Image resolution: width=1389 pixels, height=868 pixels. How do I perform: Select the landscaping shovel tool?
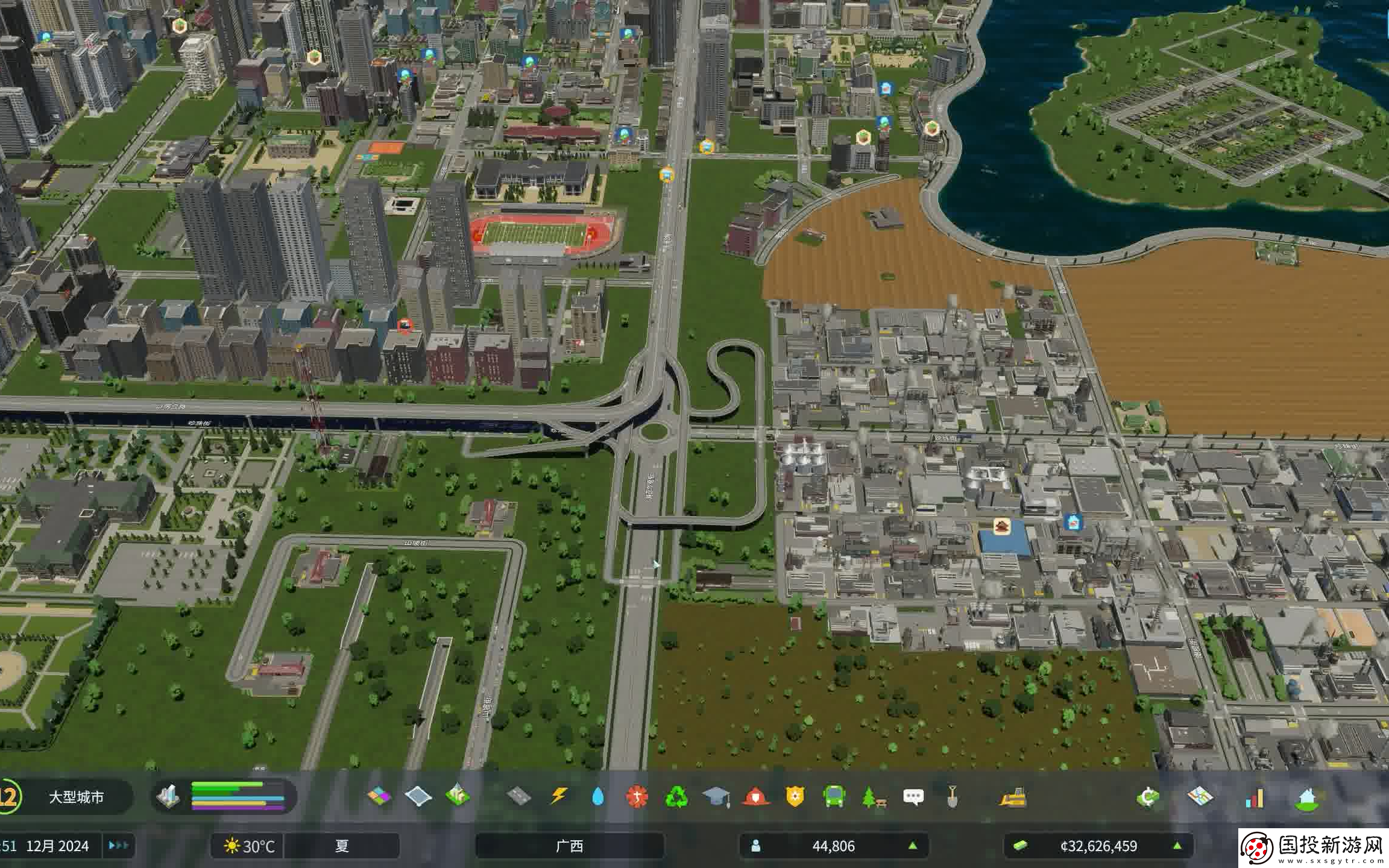pyautogui.click(x=953, y=797)
